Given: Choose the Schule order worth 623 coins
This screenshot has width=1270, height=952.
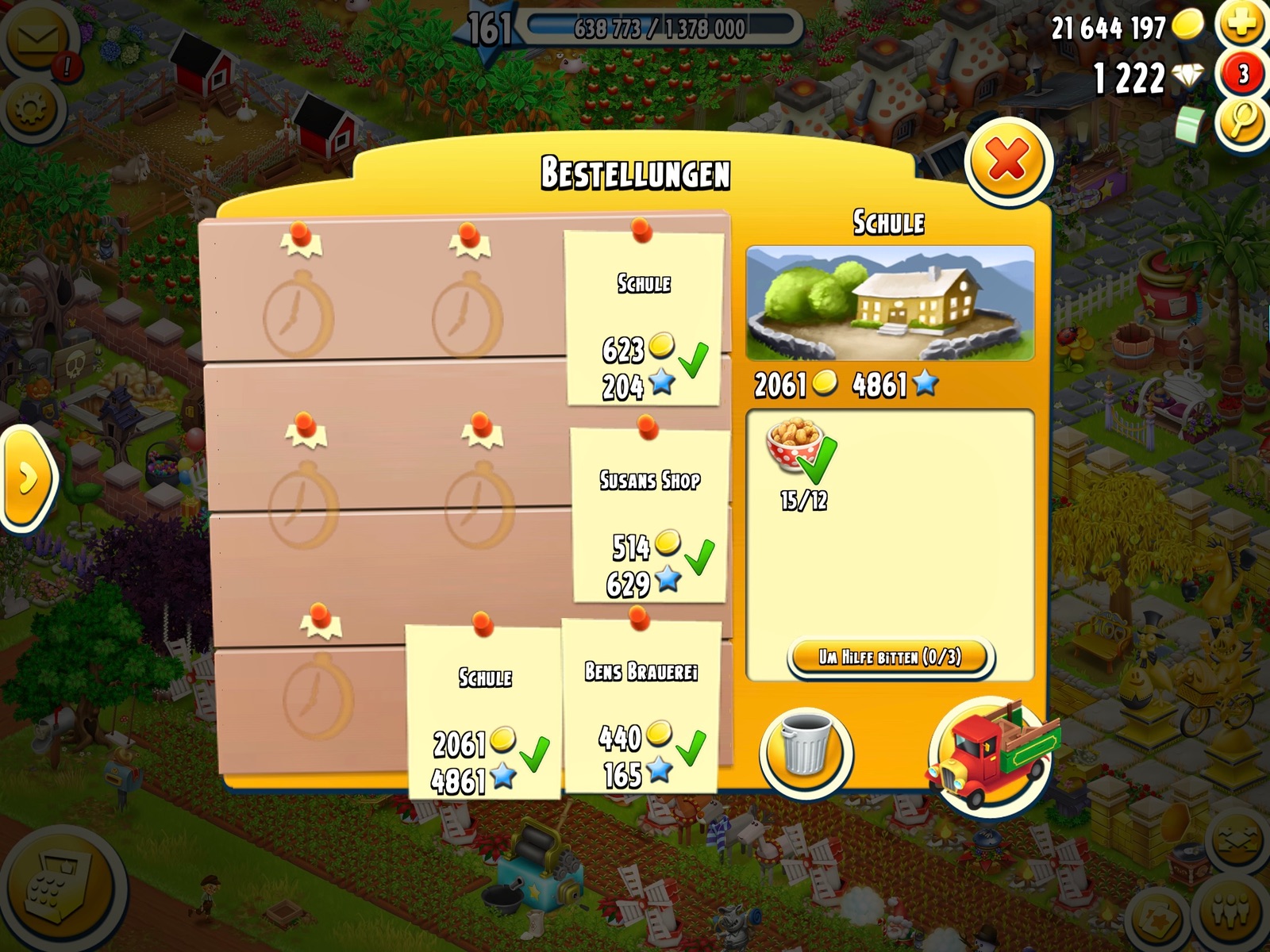Looking at the screenshot, I should 643,319.
